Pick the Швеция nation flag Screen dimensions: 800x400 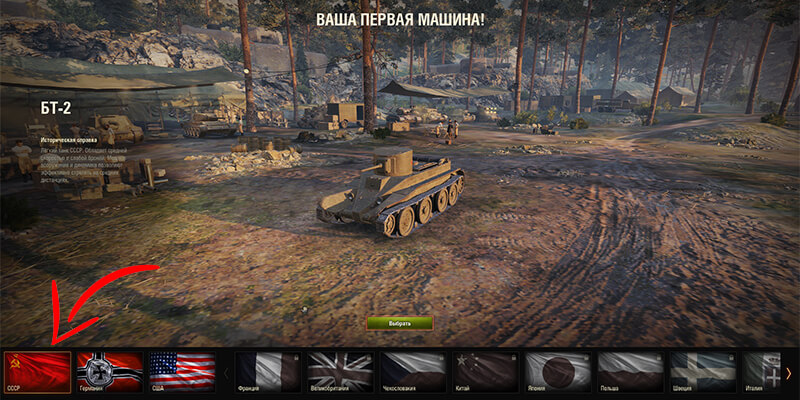tap(703, 372)
